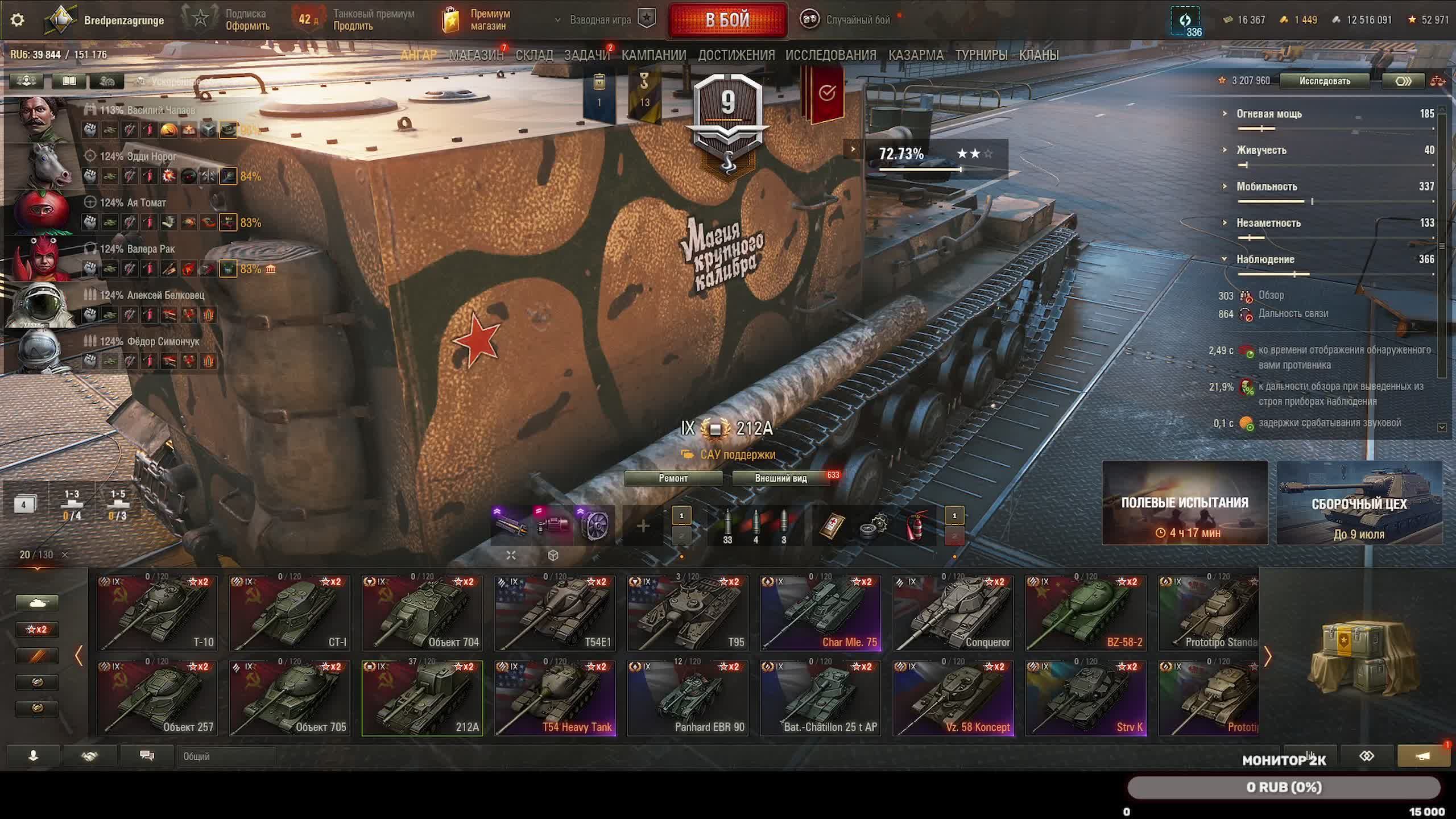
Task: Pick the Объект 704 tank tile
Action: [422, 613]
